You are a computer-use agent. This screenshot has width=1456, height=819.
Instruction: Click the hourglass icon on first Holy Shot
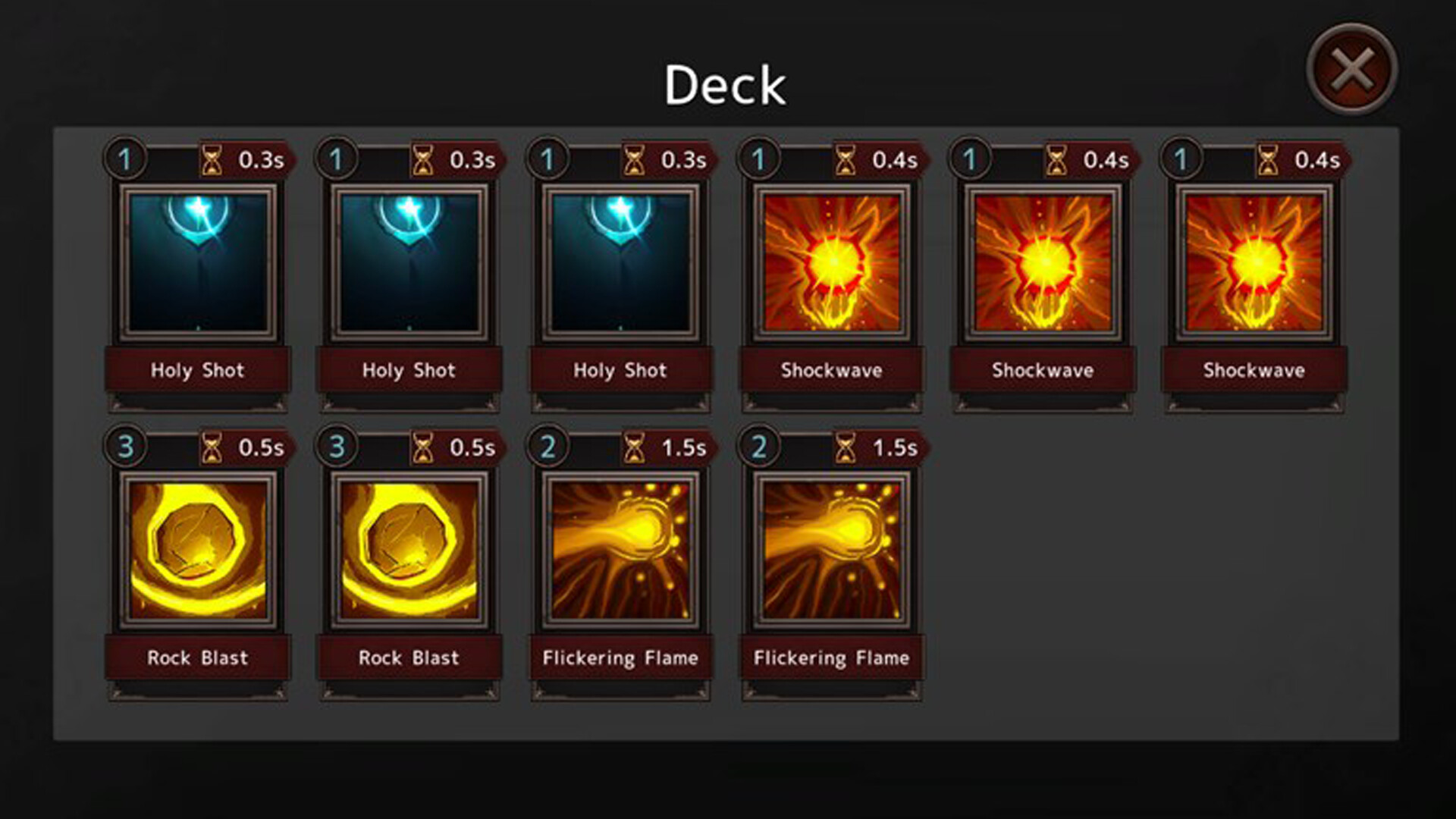[211, 159]
